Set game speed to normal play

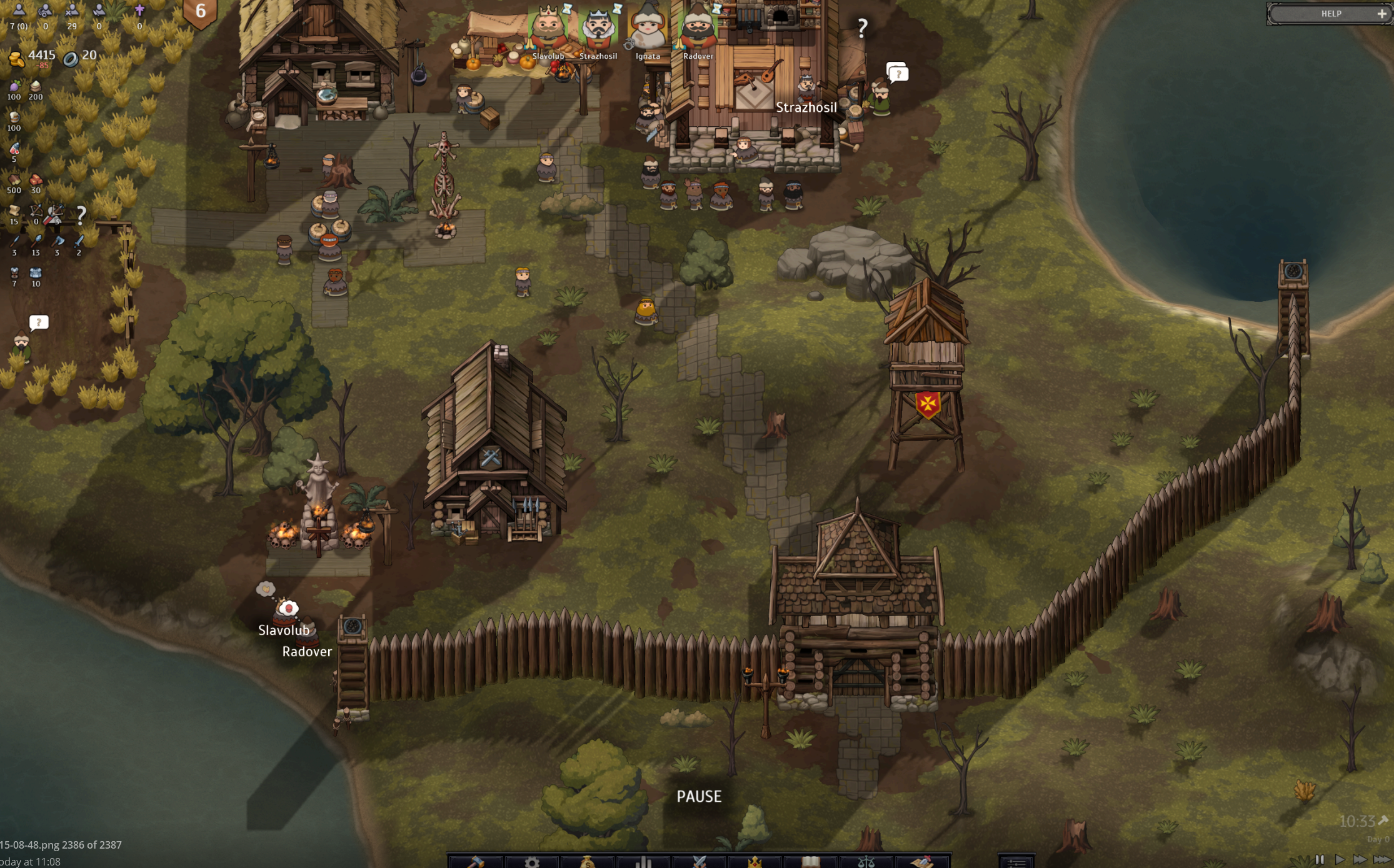pos(1339,859)
